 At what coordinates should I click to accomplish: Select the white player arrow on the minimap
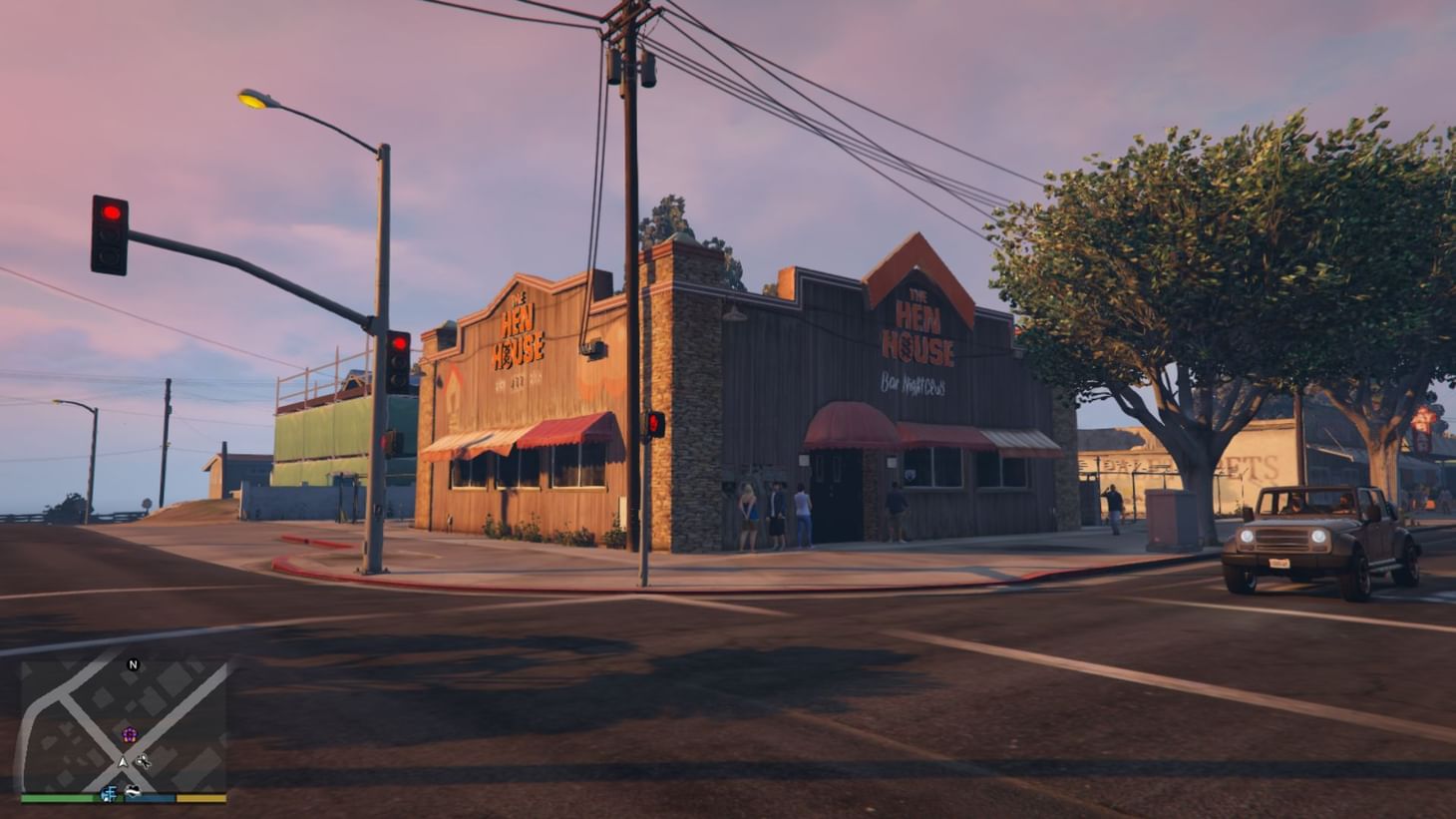pyautogui.click(x=123, y=763)
